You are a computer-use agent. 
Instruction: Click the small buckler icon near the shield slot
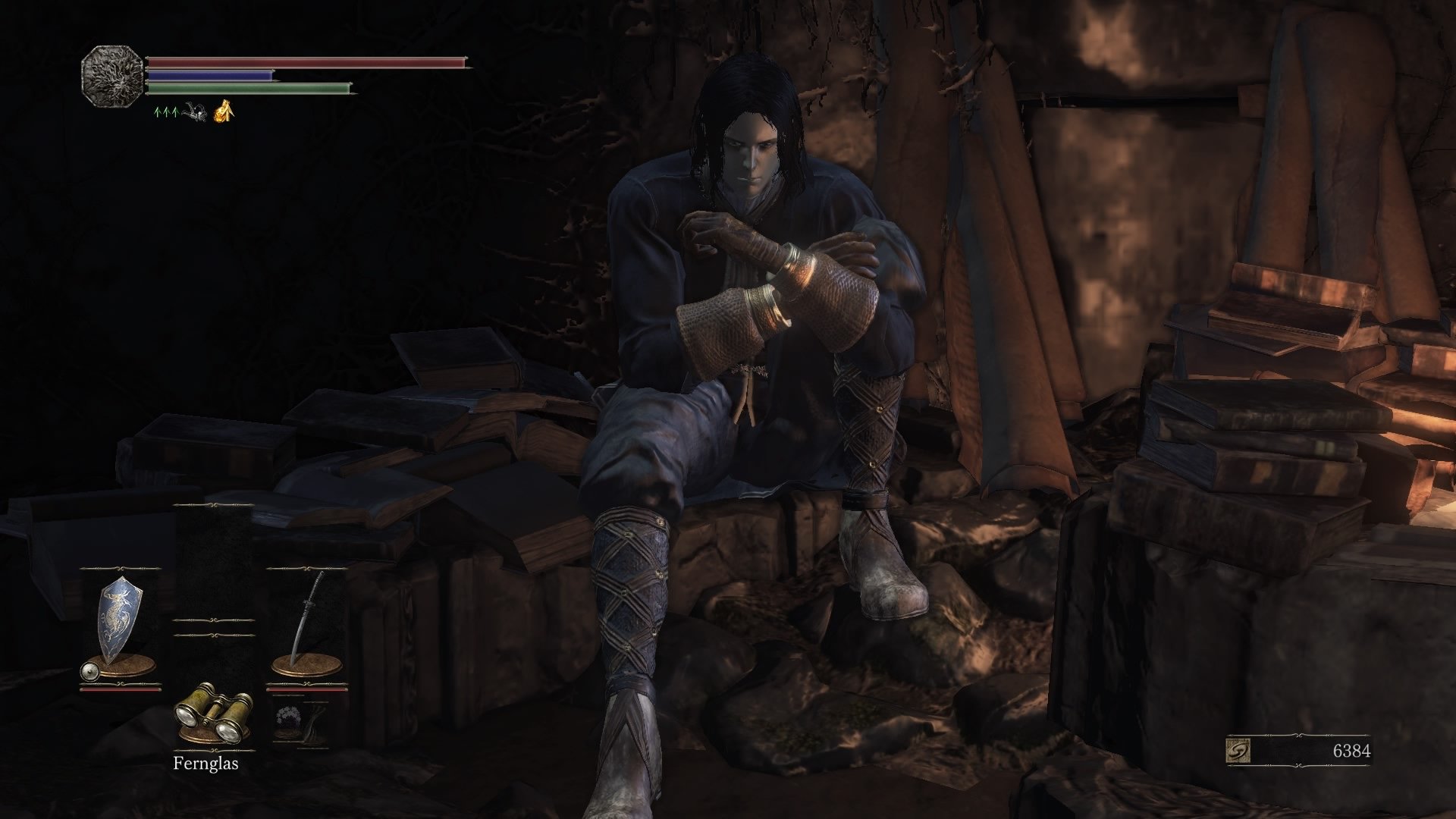(89, 671)
